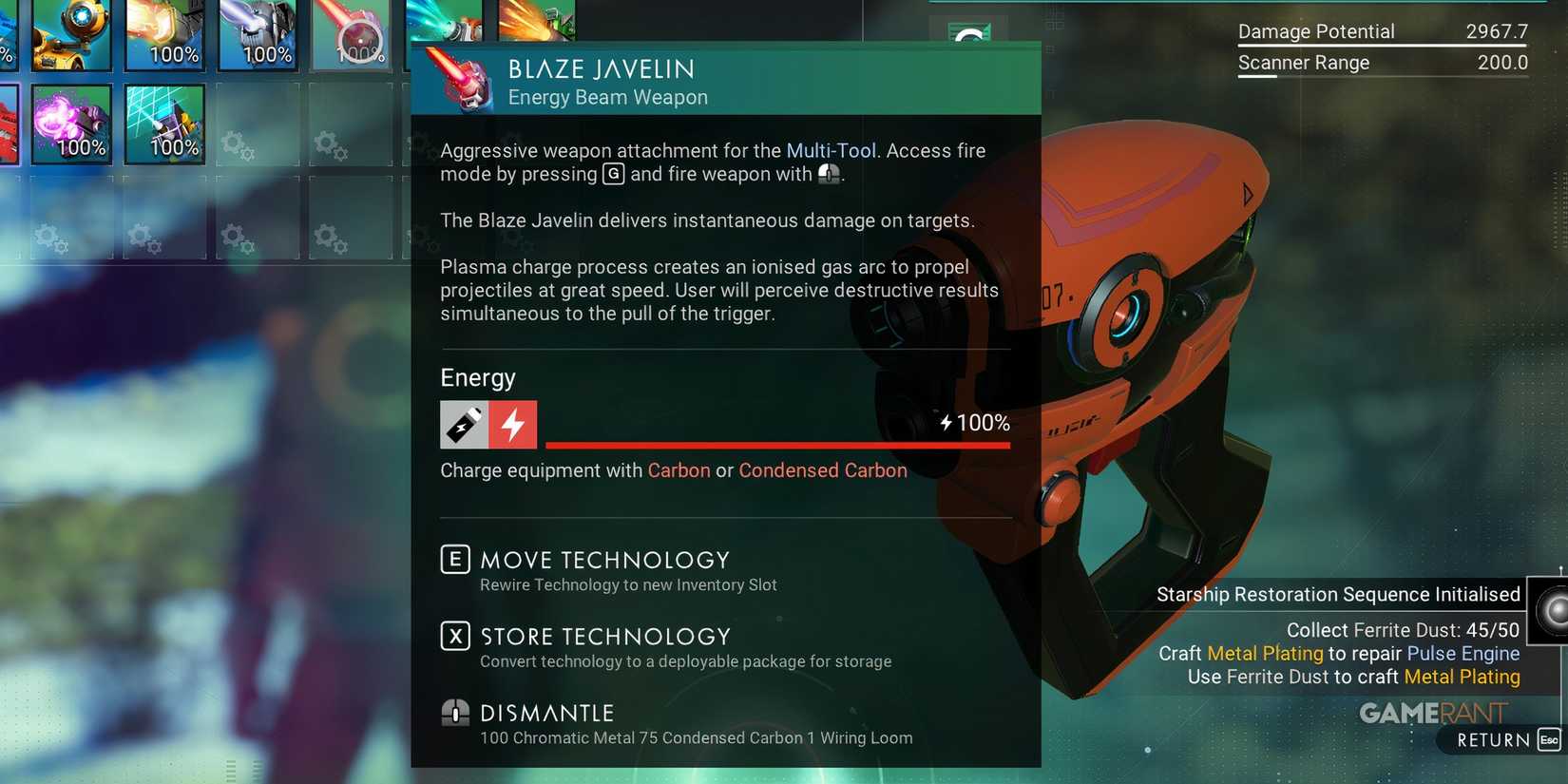
Task: Click the green currency icon near Damage Potential
Action: [x=971, y=33]
